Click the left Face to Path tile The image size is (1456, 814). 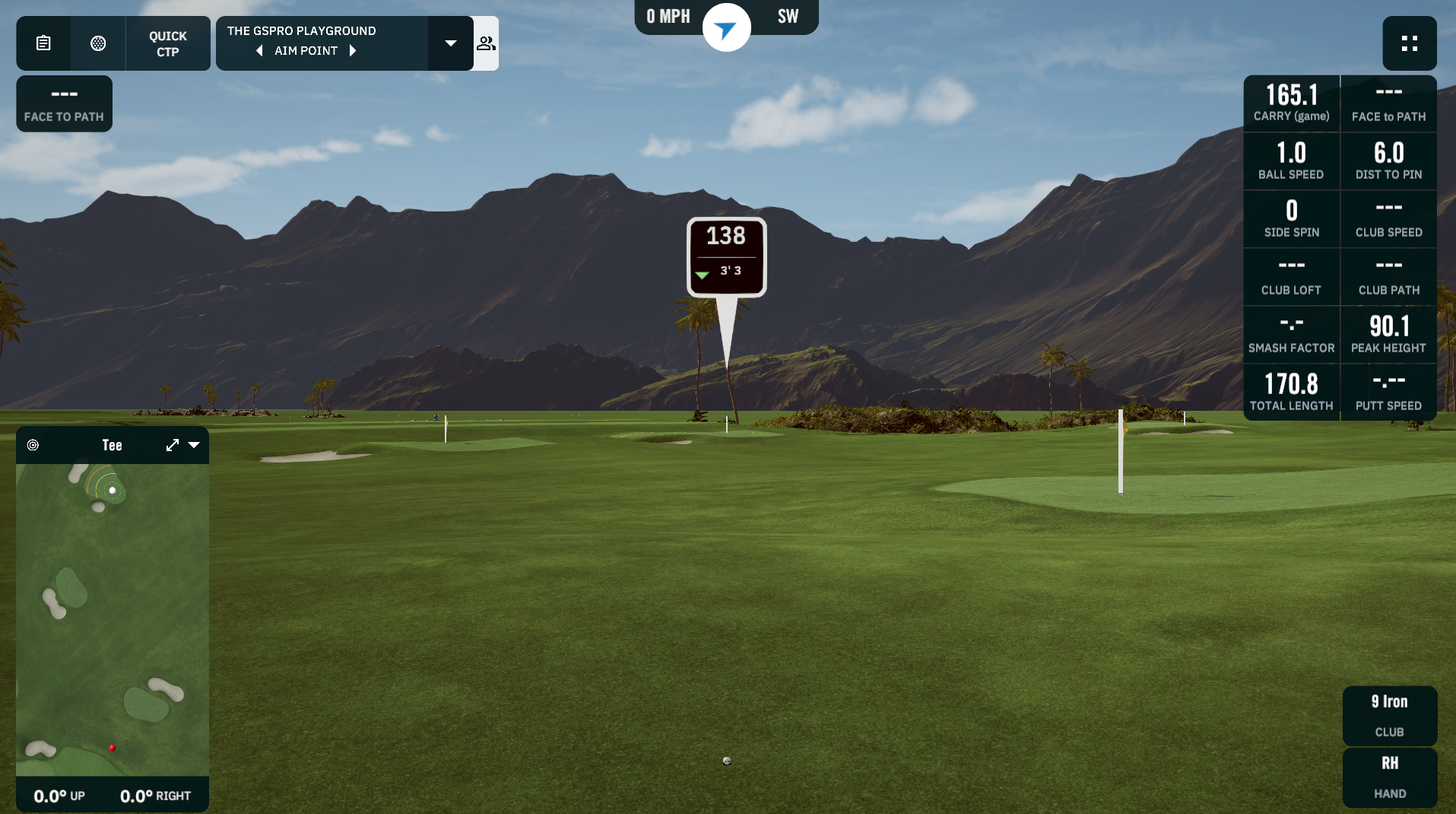(64, 103)
